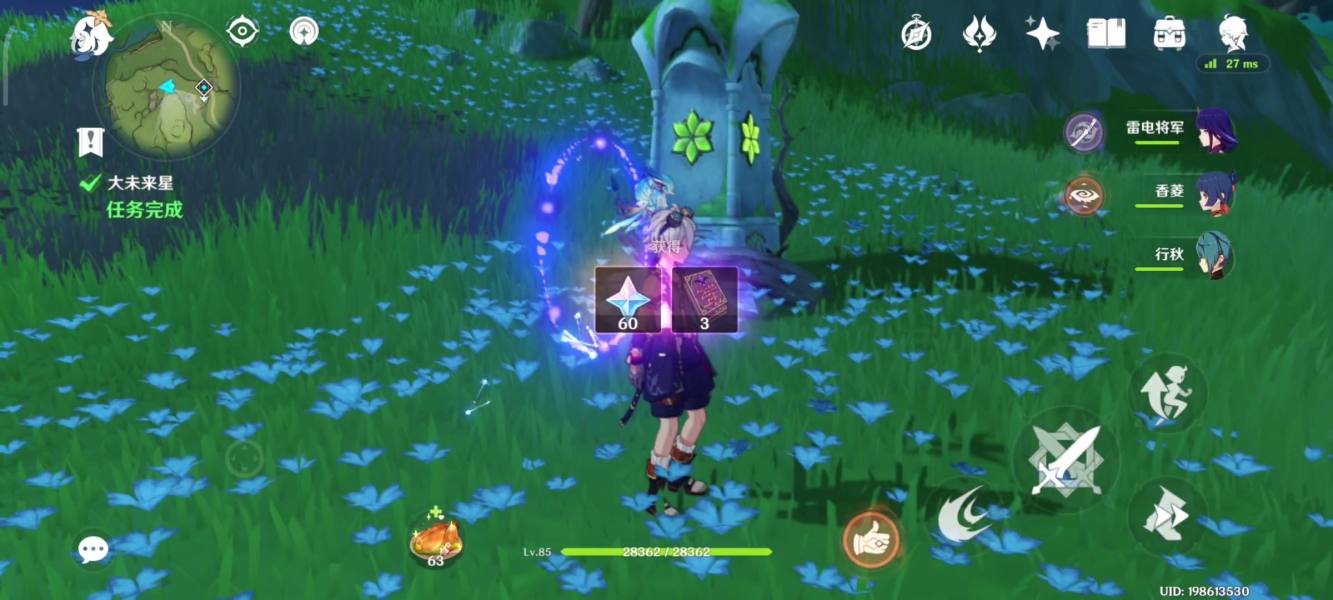Open the Paimon menu icon
The height and width of the screenshot is (600, 1333).
pyautogui.click(x=89, y=36)
